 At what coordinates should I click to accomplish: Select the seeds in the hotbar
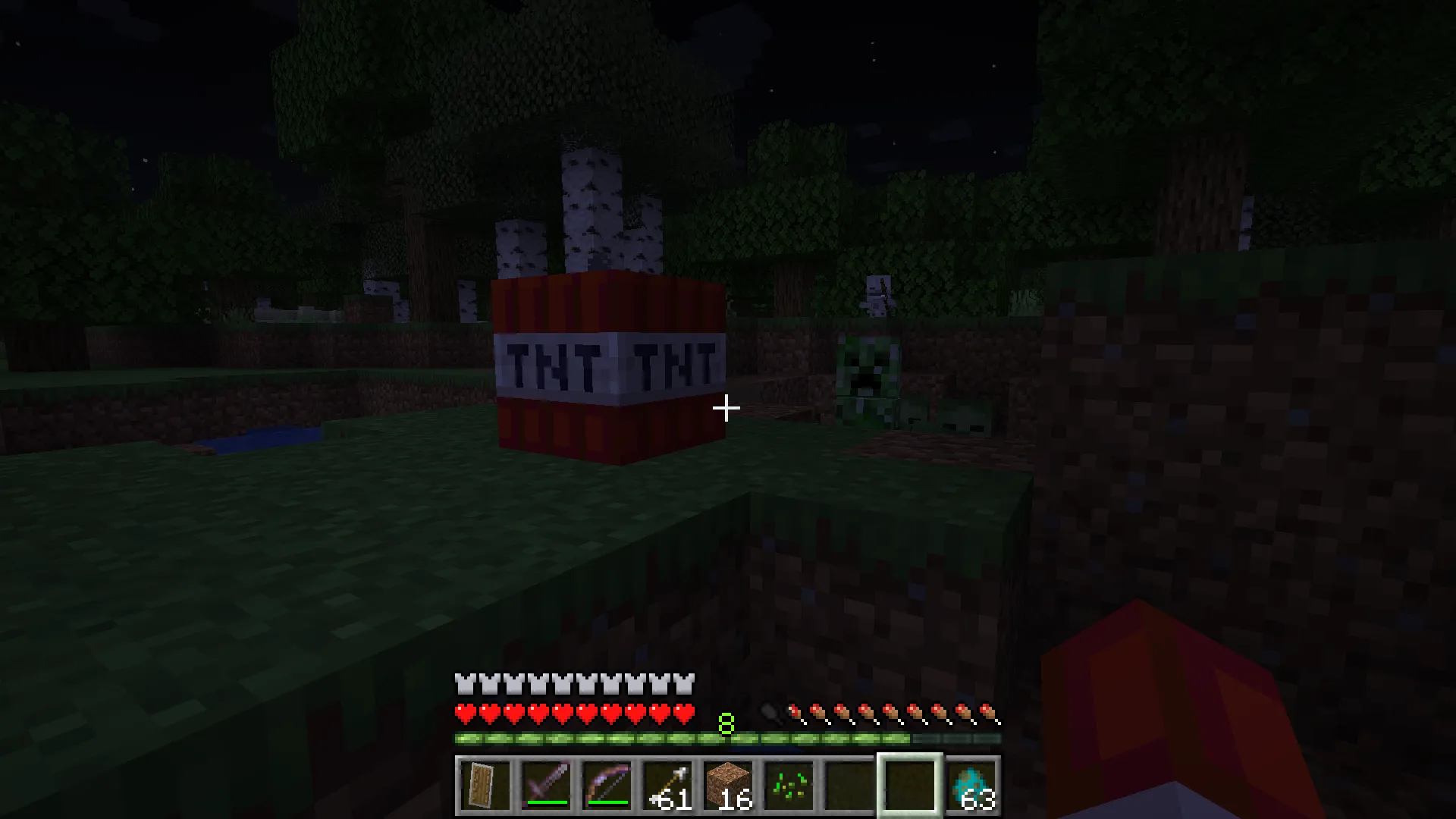point(789,781)
